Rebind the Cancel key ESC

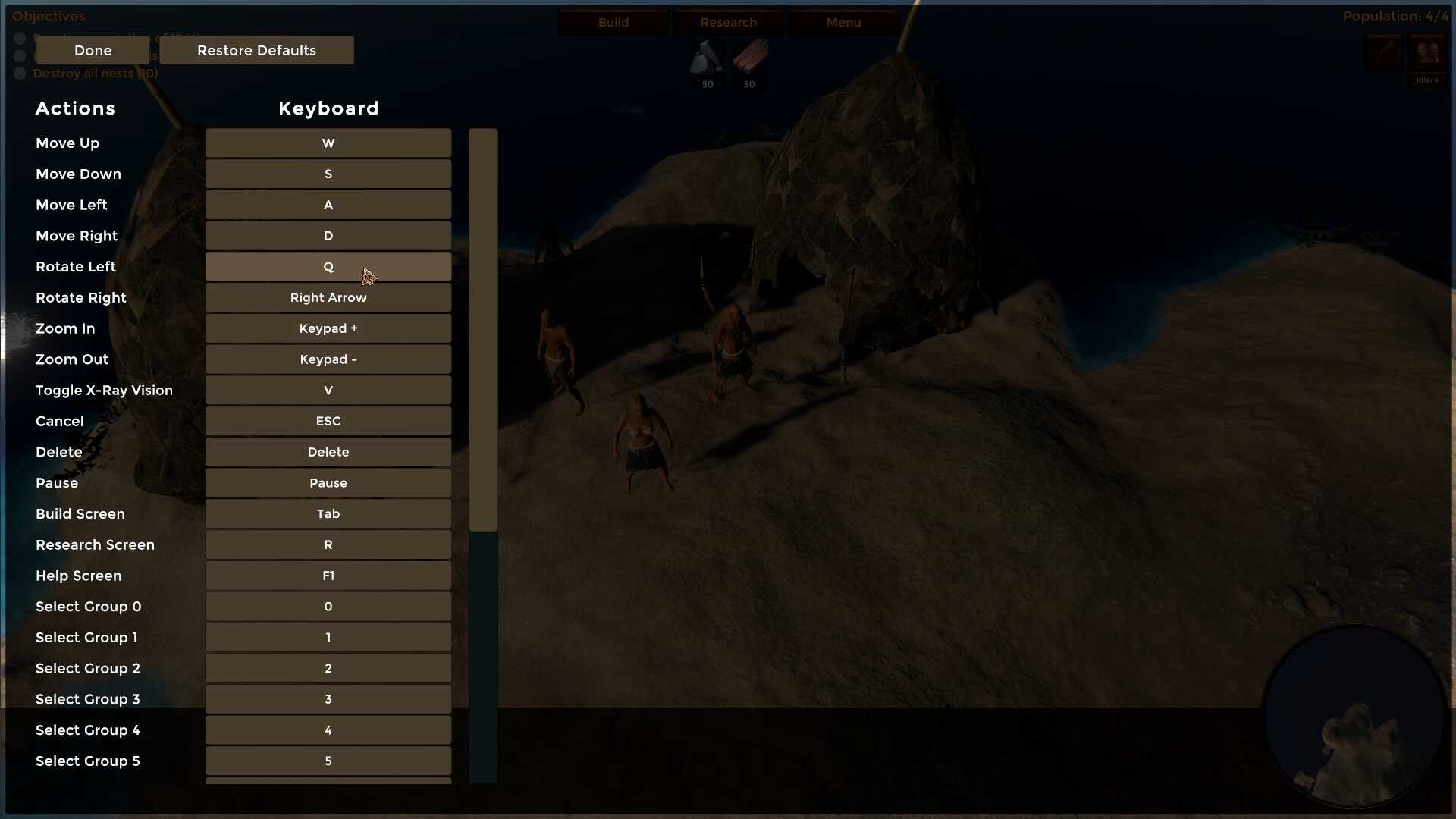pos(328,422)
